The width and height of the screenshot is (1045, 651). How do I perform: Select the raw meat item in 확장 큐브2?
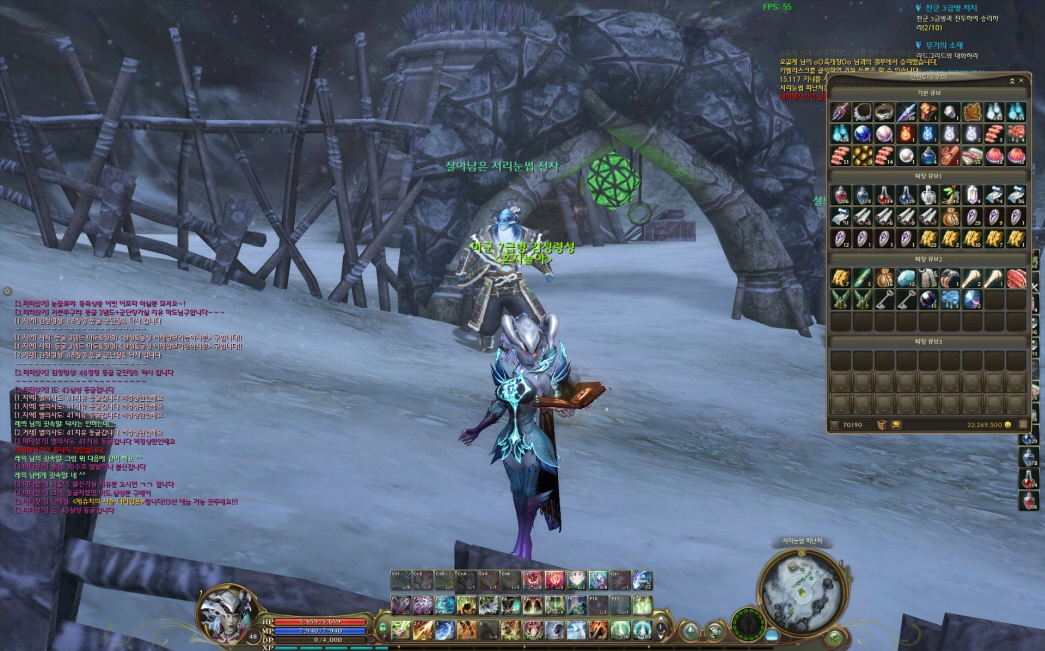pos(1016,277)
